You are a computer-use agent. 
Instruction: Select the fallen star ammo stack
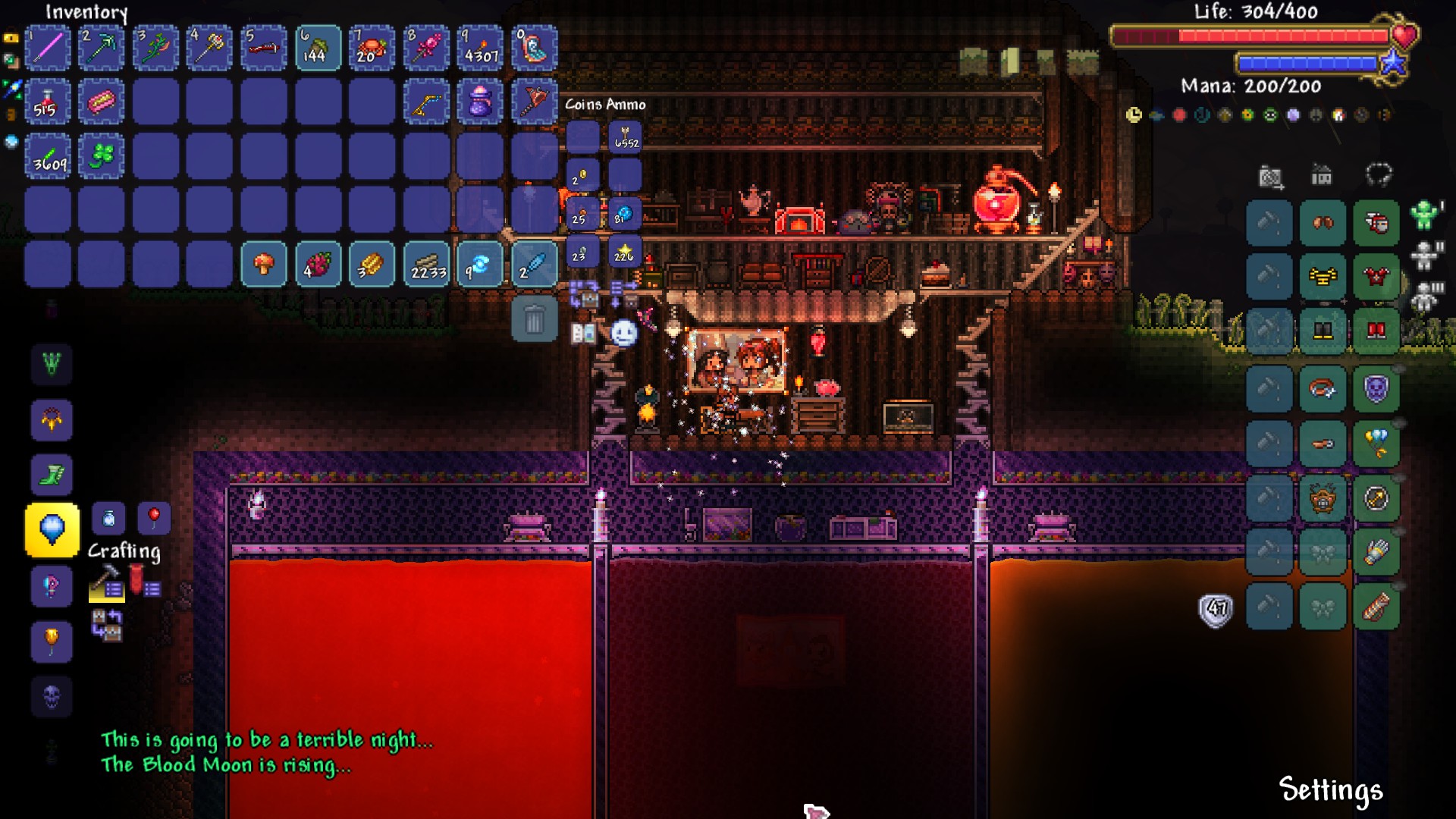click(x=626, y=253)
